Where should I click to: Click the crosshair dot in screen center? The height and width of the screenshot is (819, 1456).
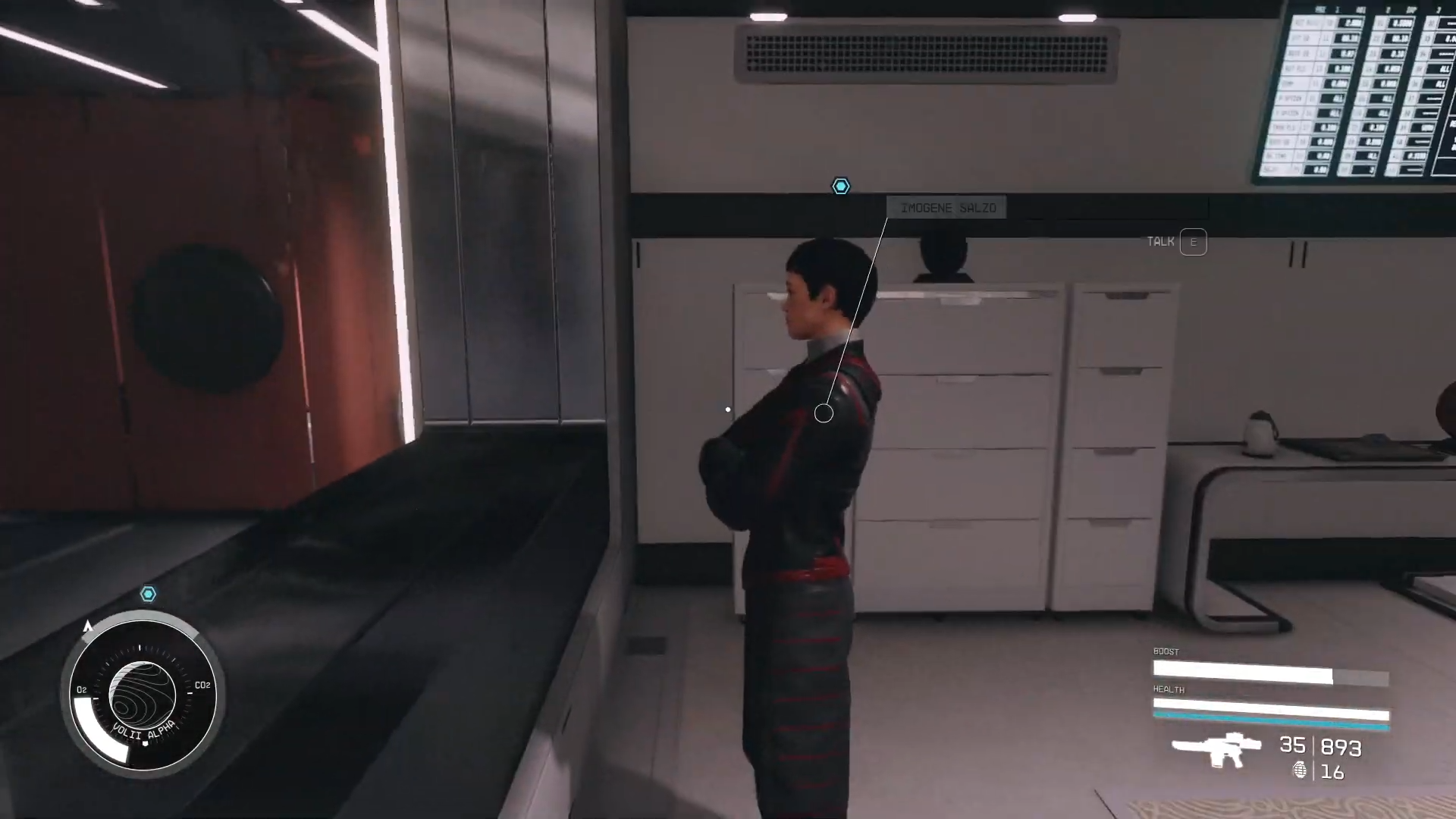coord(727,409)
